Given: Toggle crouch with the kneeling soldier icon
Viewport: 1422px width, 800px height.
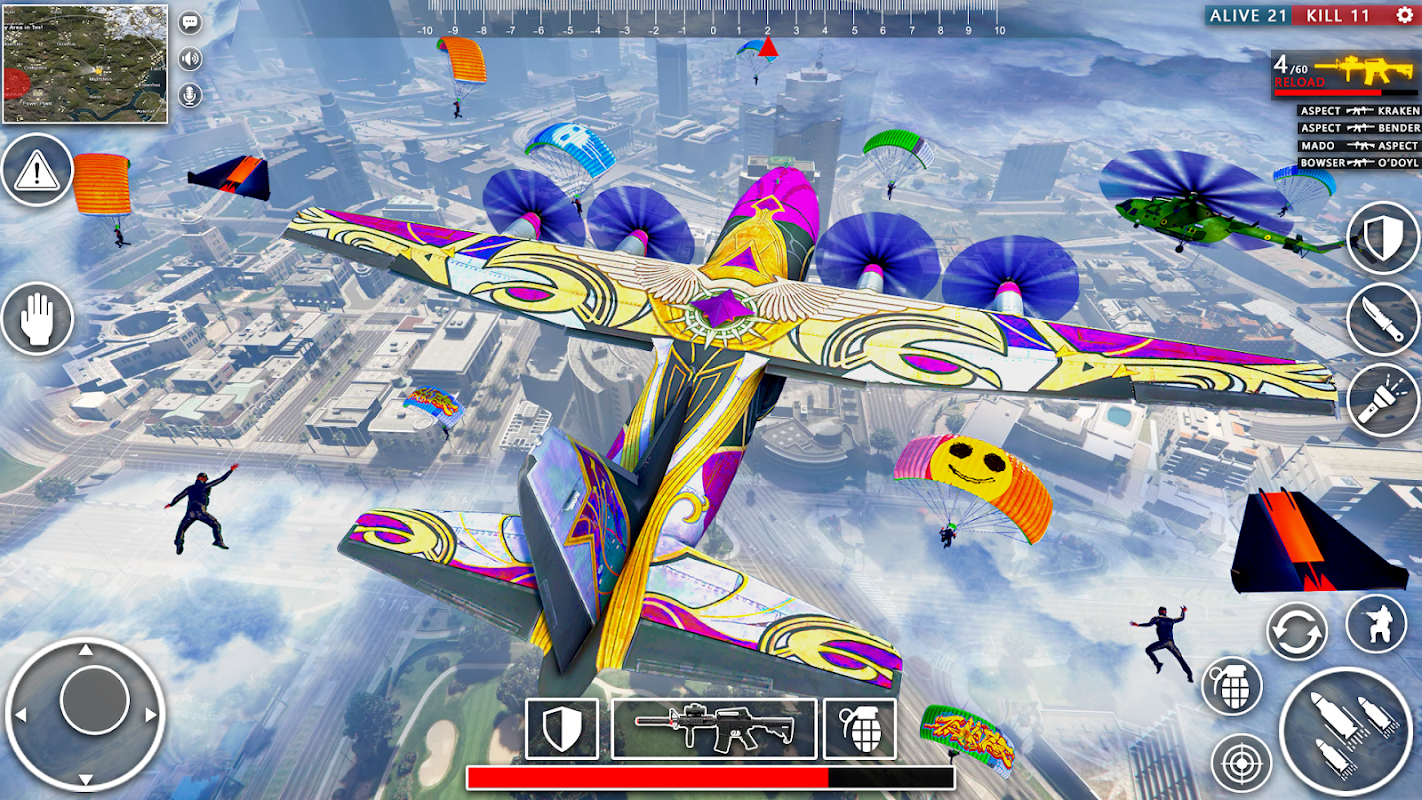Looking at the screenshot, I should pos(1376,624).
